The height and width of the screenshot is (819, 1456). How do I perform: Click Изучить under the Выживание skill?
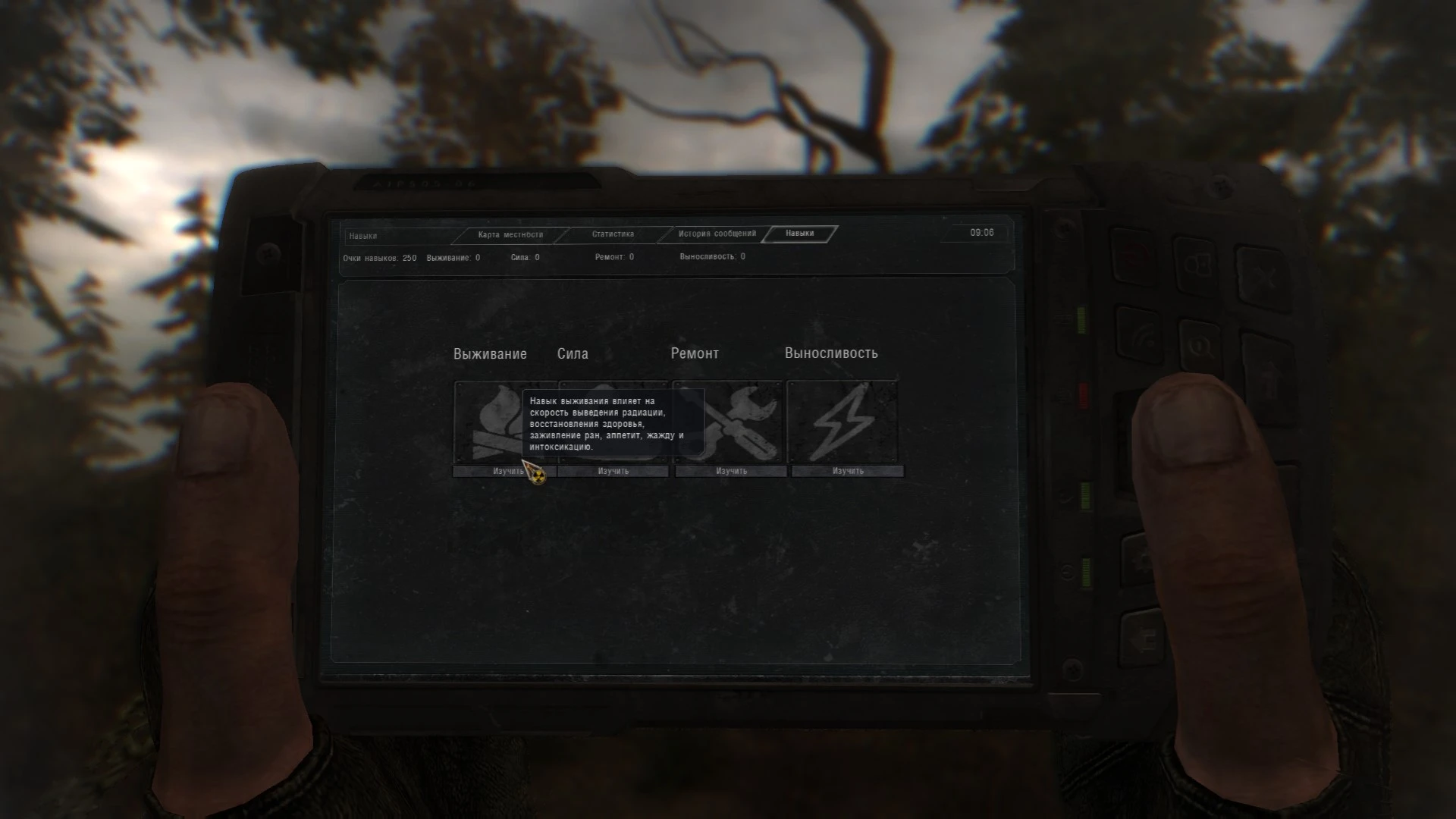pyautogui.click(x=504, y=470)
